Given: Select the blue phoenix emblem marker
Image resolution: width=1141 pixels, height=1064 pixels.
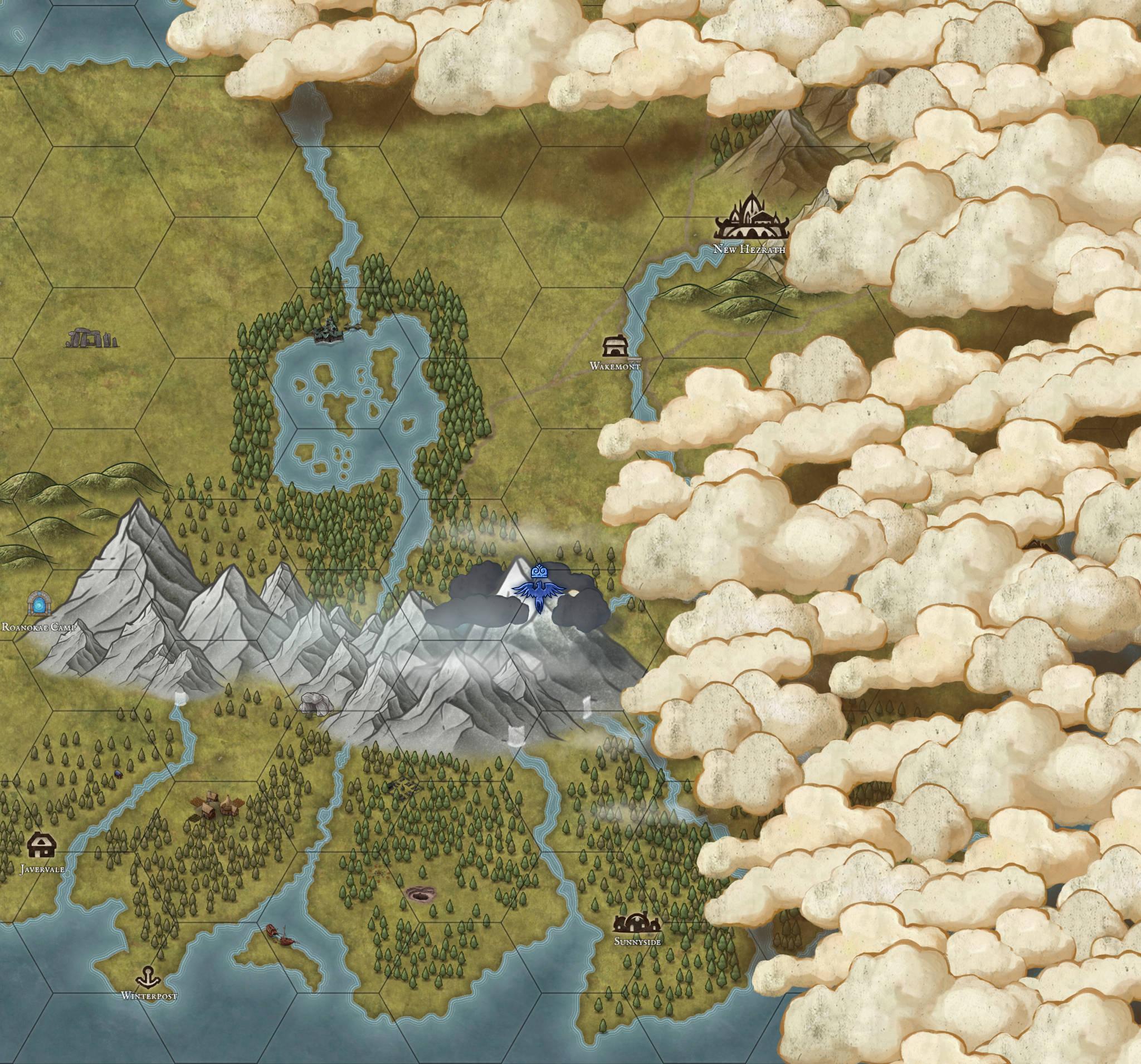Looking at the screenshot, I should [538, 591].
